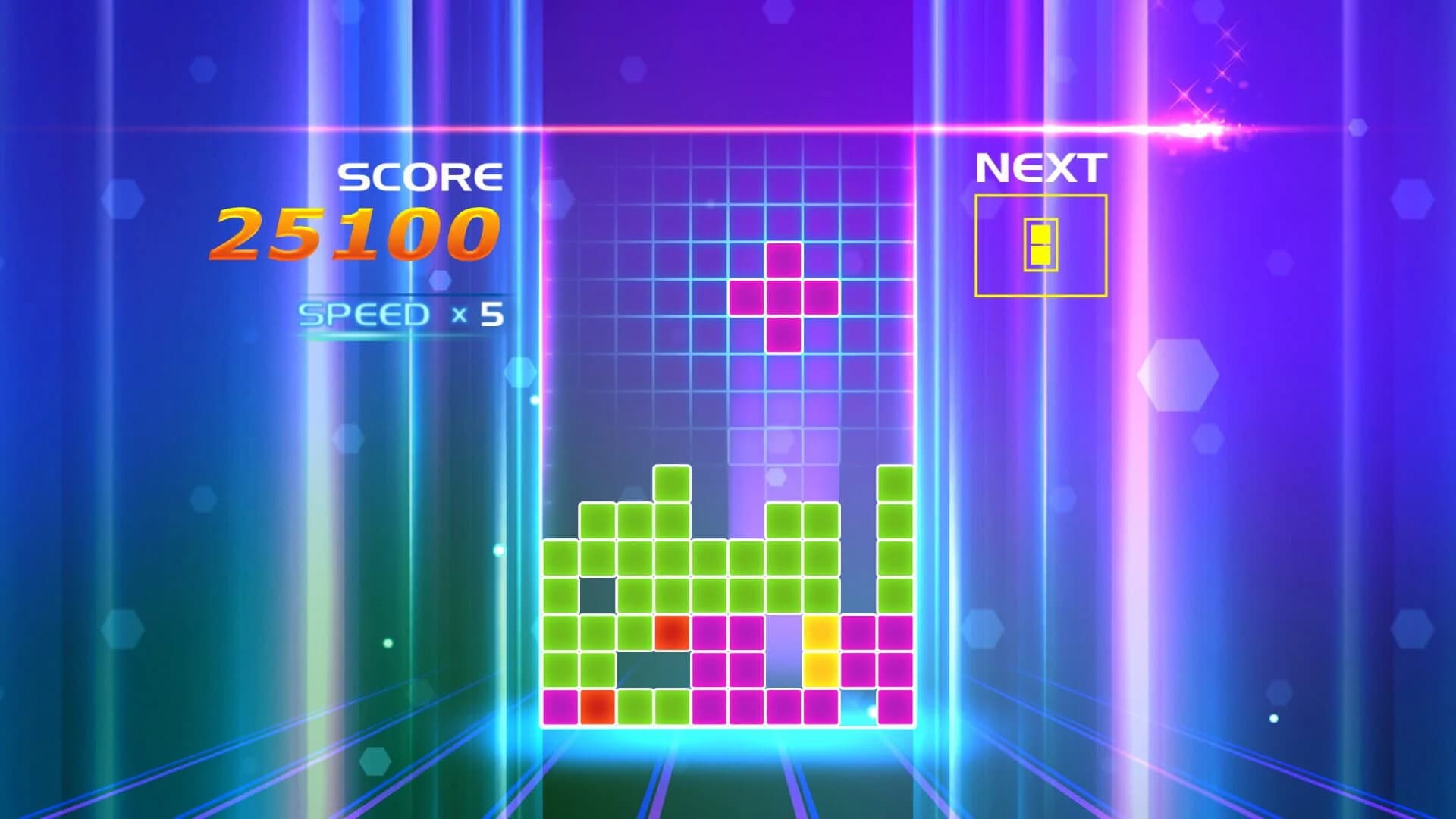Click the red block near the bottom left
The width and height of the screenshot is (1456, 819).
[x=596, y=708]
